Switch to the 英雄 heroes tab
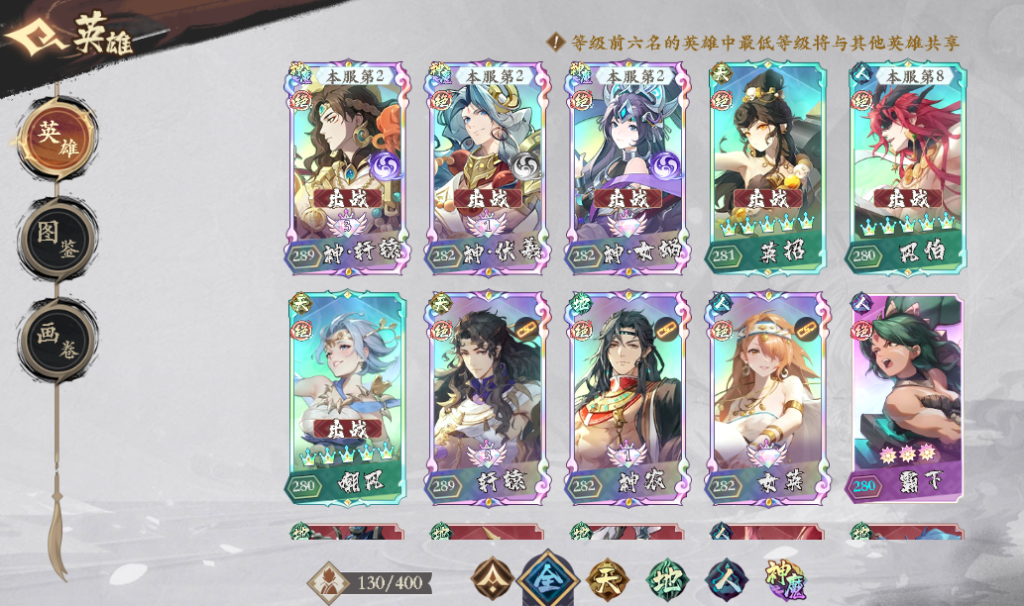This screenshot has width=1024, height=606. pos(56,136)
